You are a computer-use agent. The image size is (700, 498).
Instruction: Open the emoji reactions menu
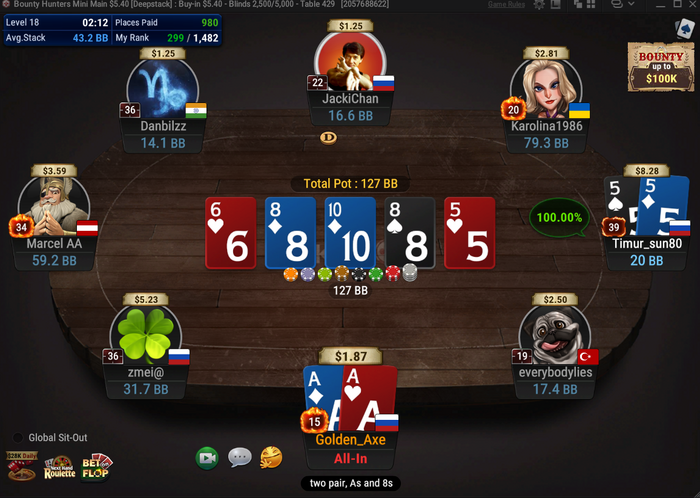tap(271, 457)
